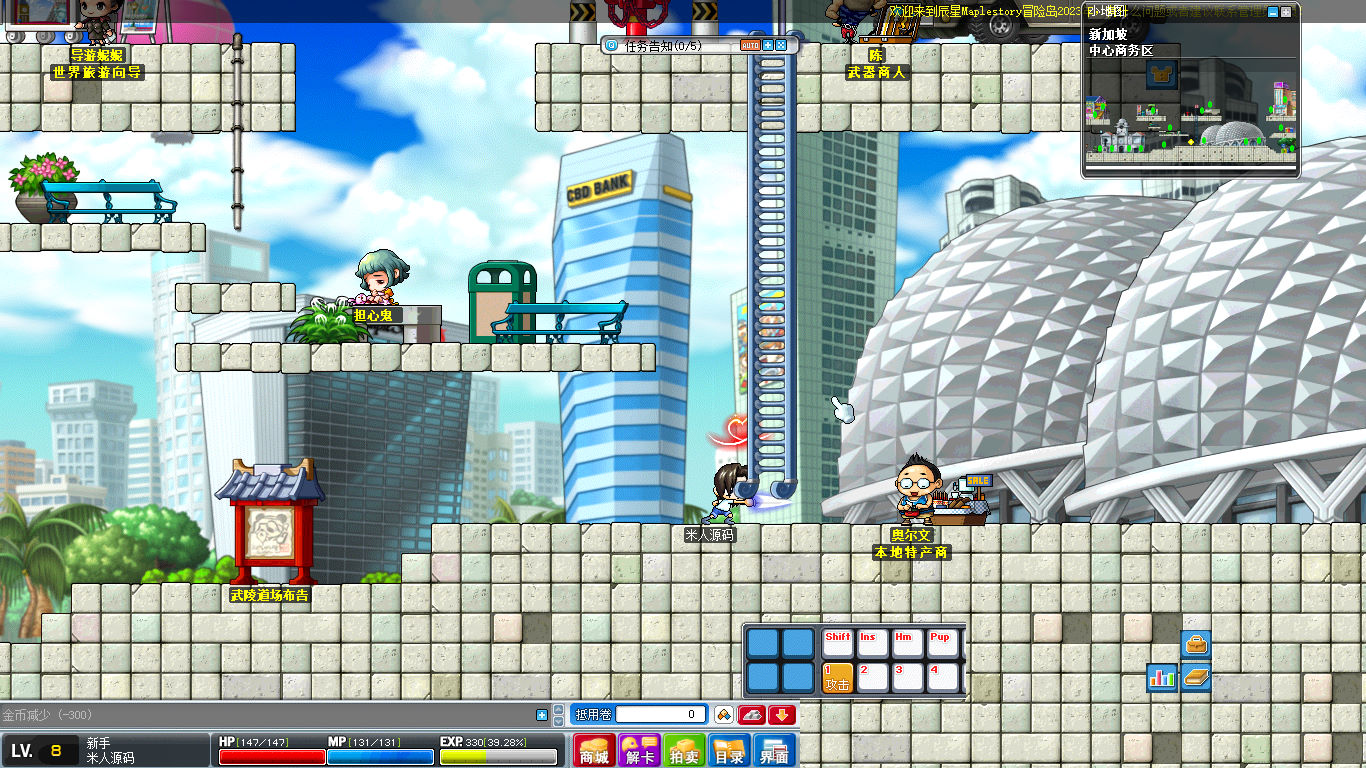Click the chat log bar
The width and height of the screenshot is (1366, 768).
270,715
